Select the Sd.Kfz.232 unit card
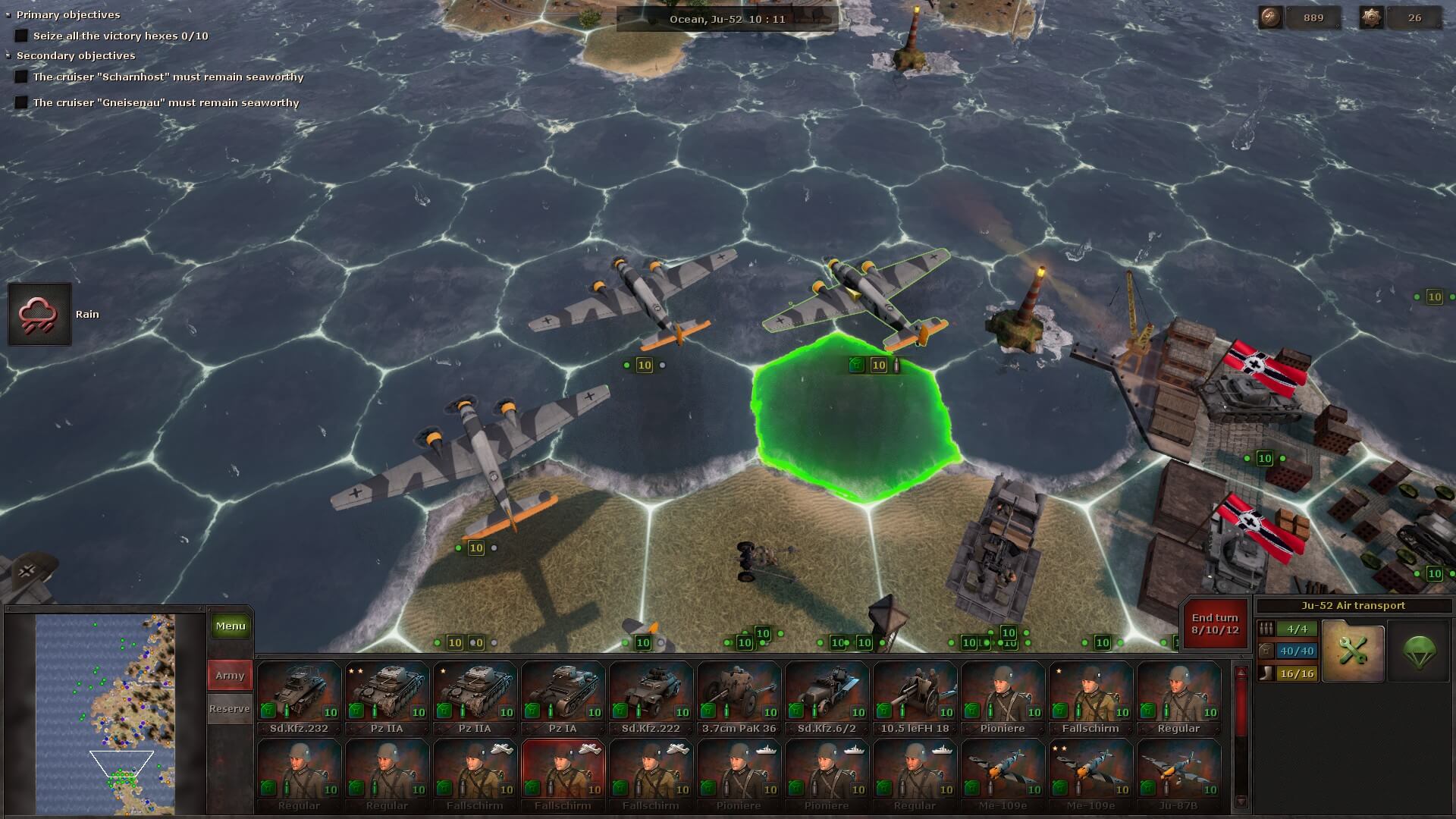Screen dimensions: 1456x819 (299, 697)
